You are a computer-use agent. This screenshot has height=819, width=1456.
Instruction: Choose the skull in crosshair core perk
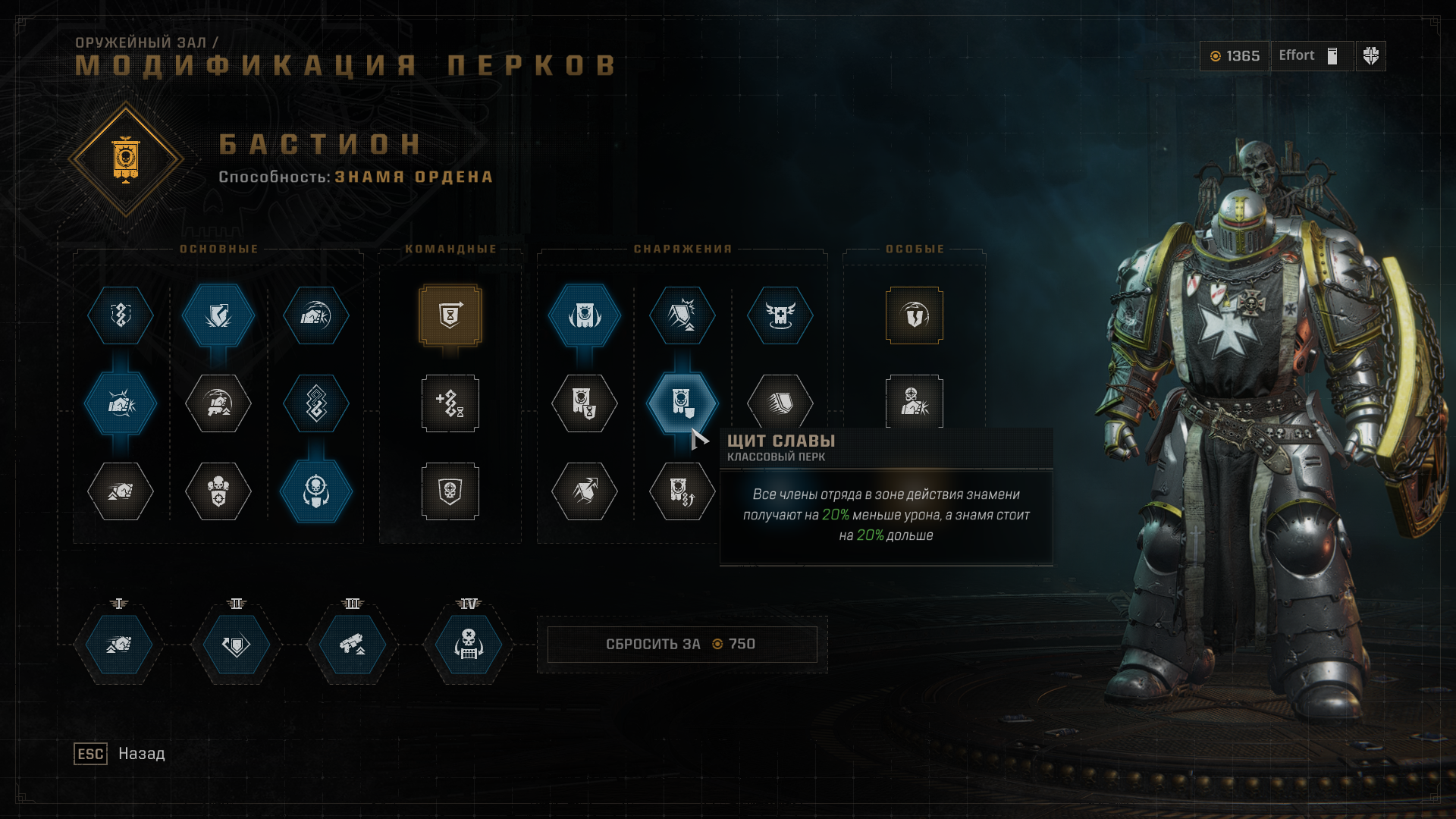[316, 491]
